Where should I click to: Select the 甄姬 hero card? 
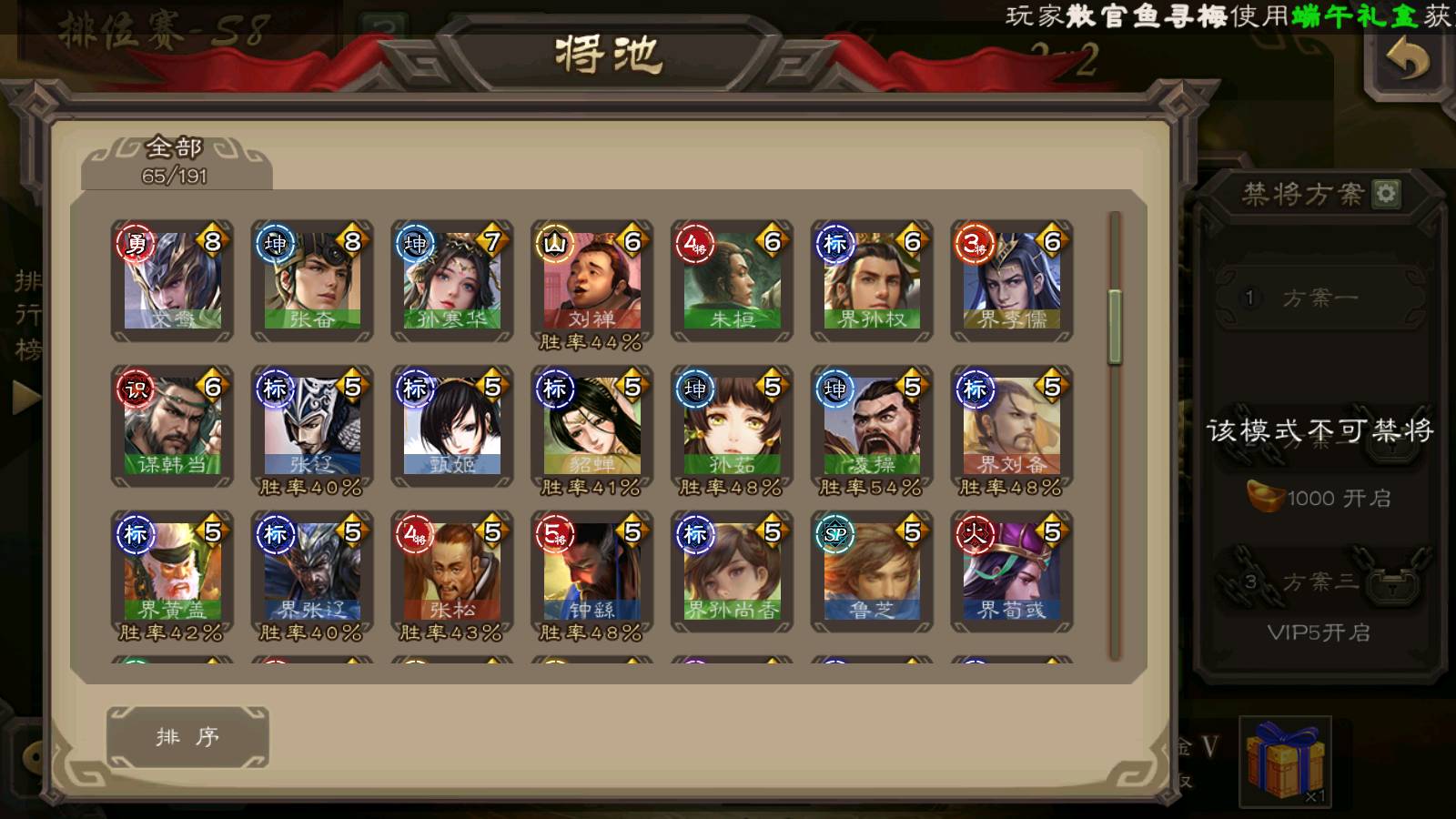452,427
